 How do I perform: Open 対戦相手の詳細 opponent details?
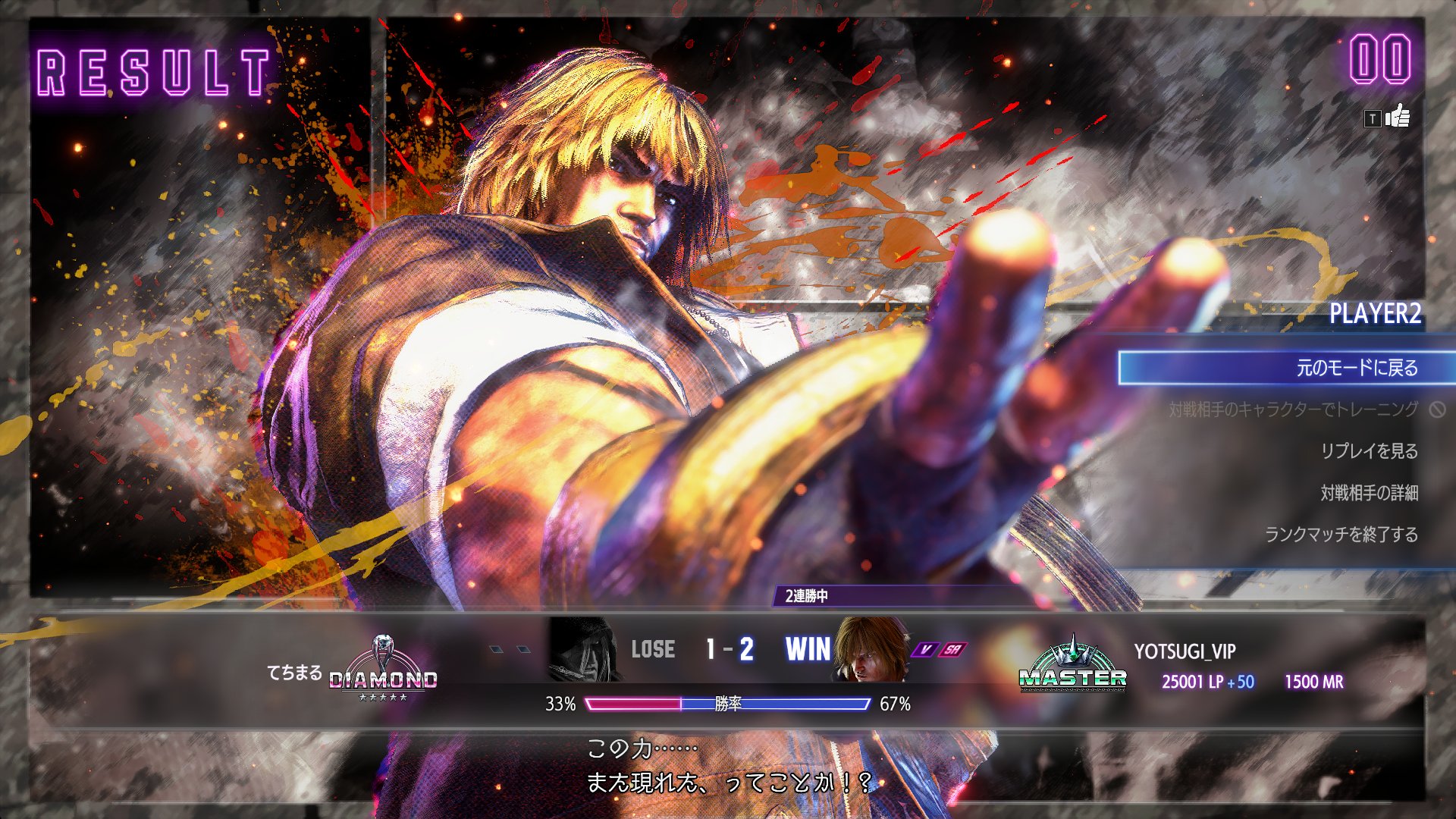tap(1369, 493)
